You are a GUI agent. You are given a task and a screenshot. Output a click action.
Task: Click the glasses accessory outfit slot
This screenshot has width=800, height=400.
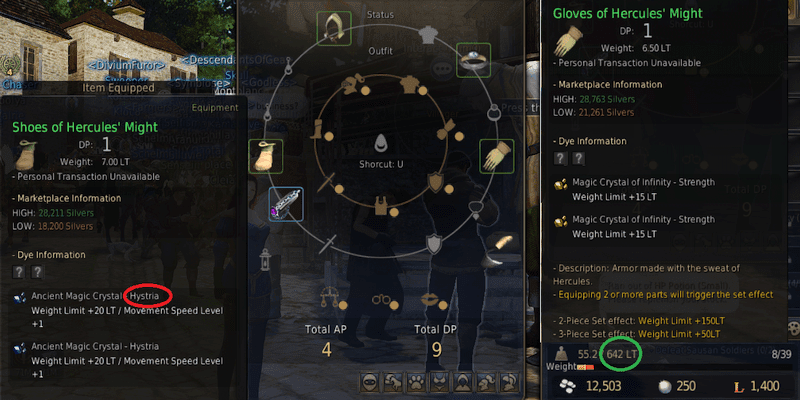click(380, 300)
